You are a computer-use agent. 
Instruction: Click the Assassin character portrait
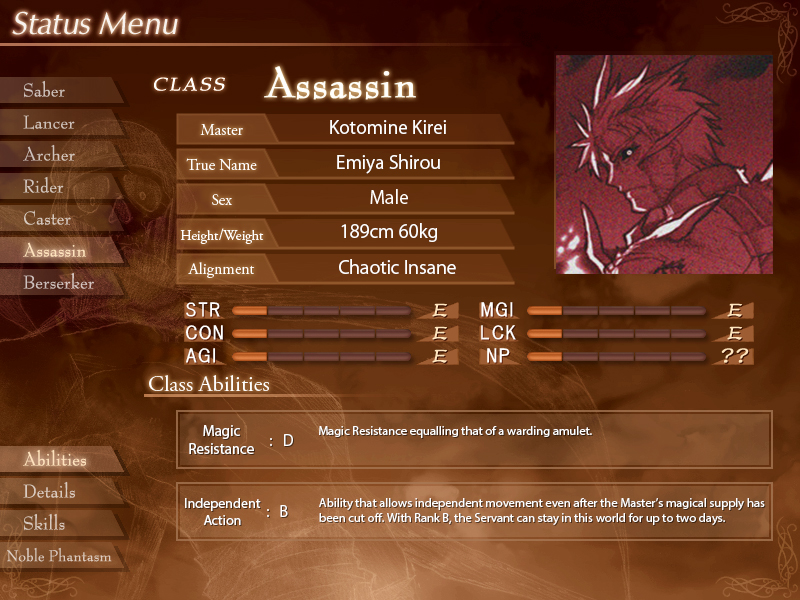[x=663, y=165]
